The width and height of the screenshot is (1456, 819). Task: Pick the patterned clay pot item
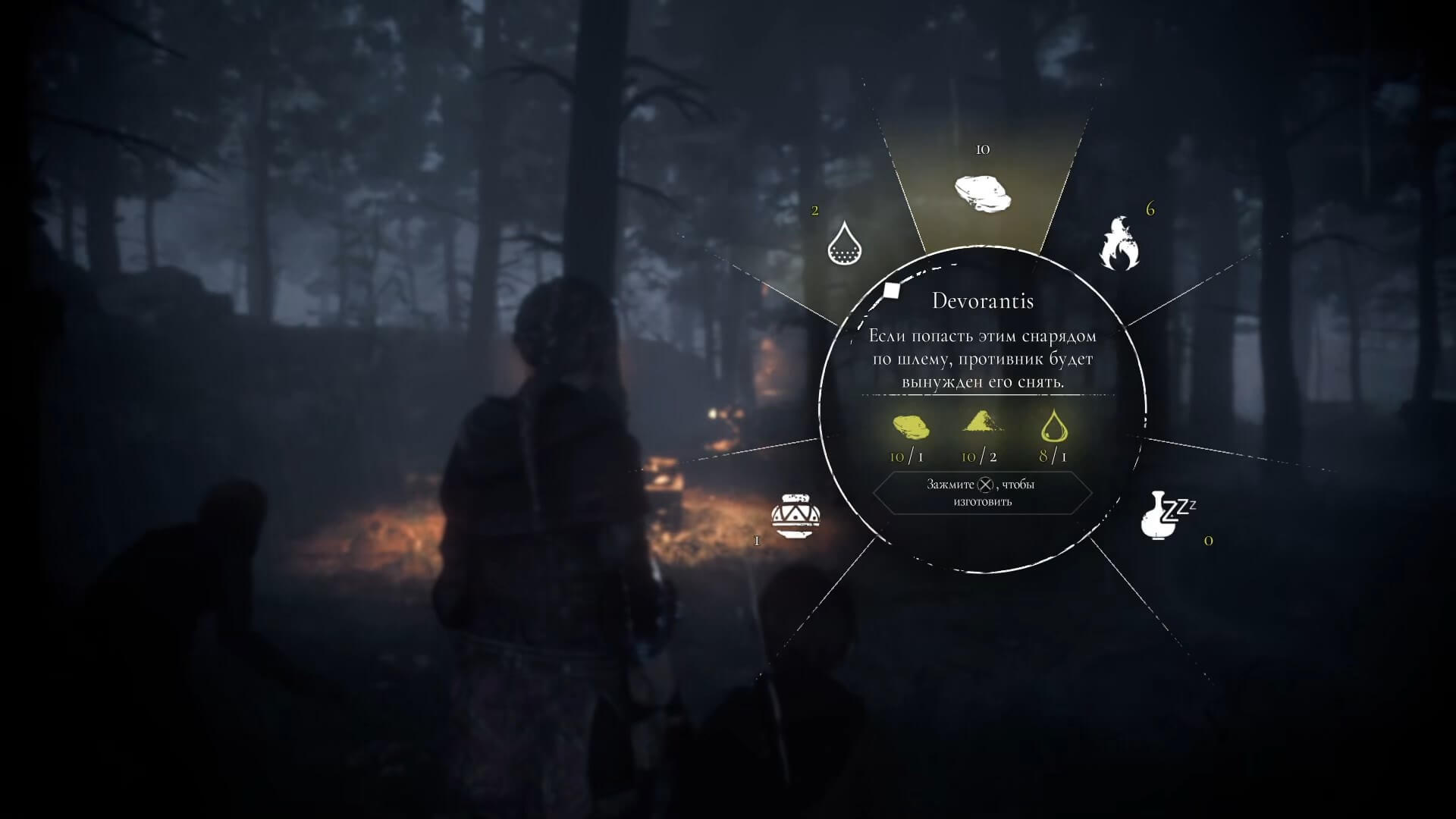(795, 516)
